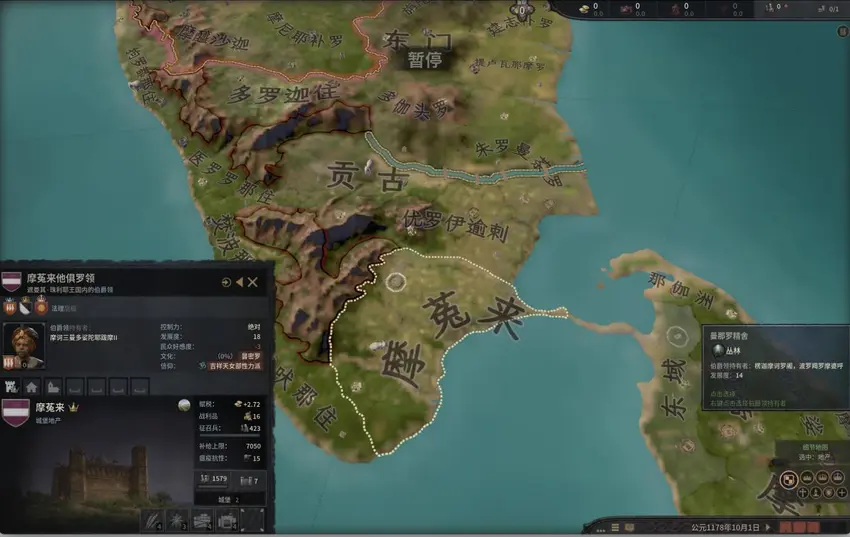
Task: Select the castle tower holding tab
Action: pos(13,386)
